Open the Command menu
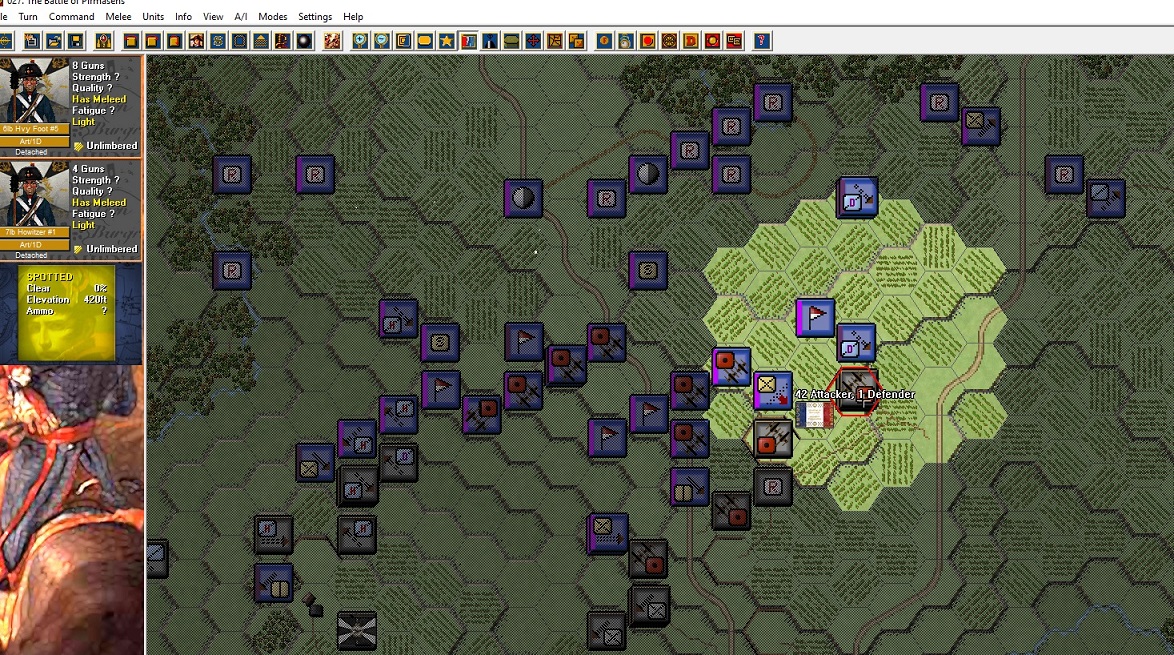The height and width of the screenshot is (655, 1174). (71, 17)
